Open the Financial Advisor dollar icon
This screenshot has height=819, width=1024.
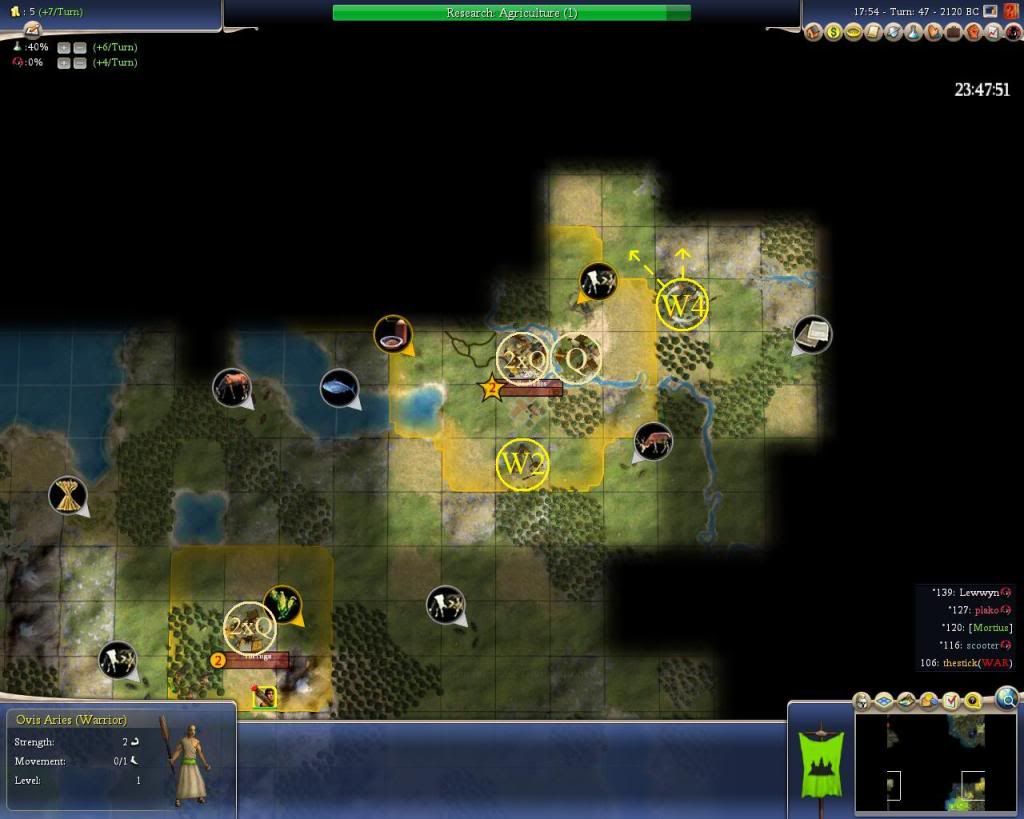pyautogui.click(x=833, y=33)
